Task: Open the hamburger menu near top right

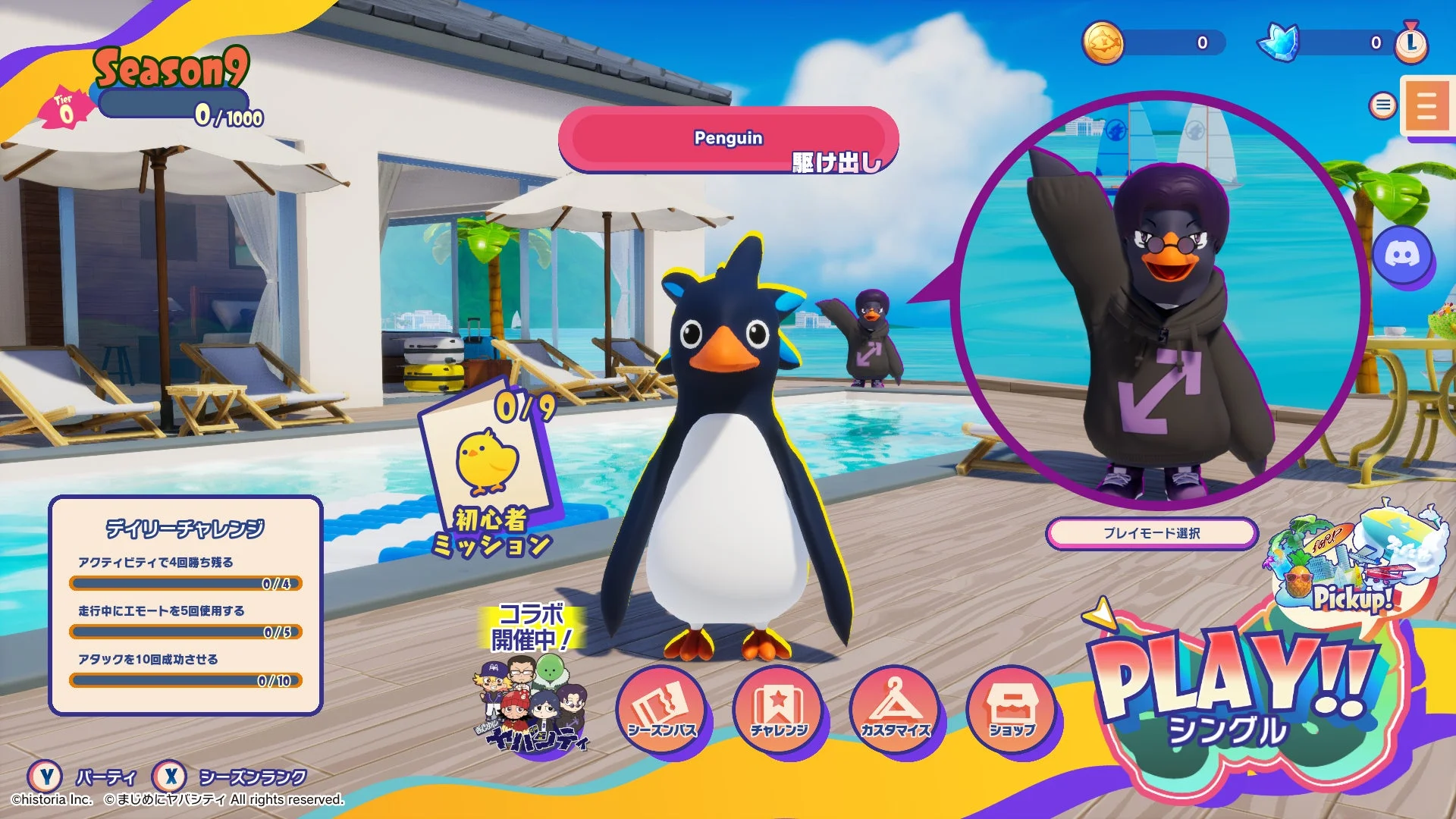Action: 1382,105
